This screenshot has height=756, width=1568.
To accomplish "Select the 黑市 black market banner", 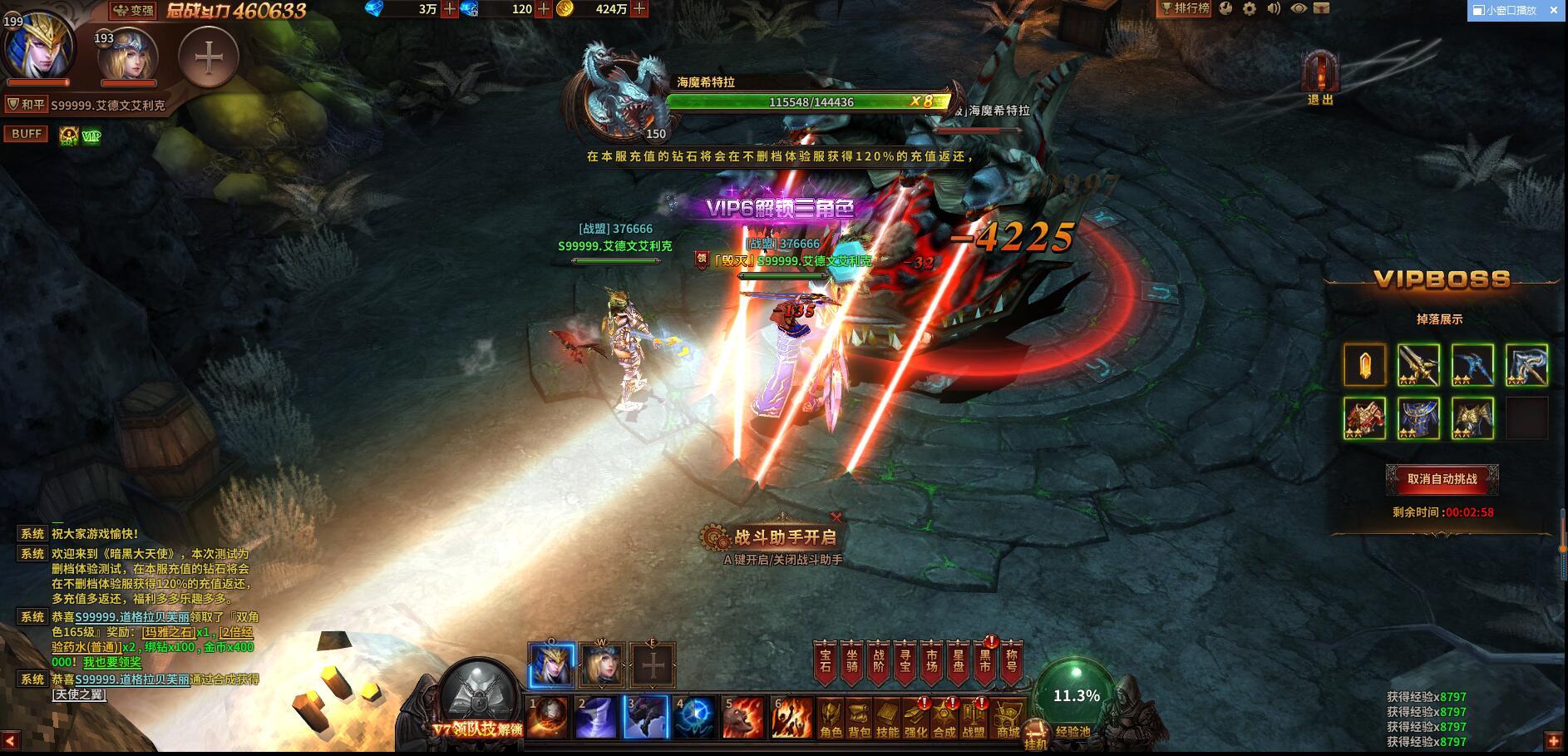I will pos(985,663).
